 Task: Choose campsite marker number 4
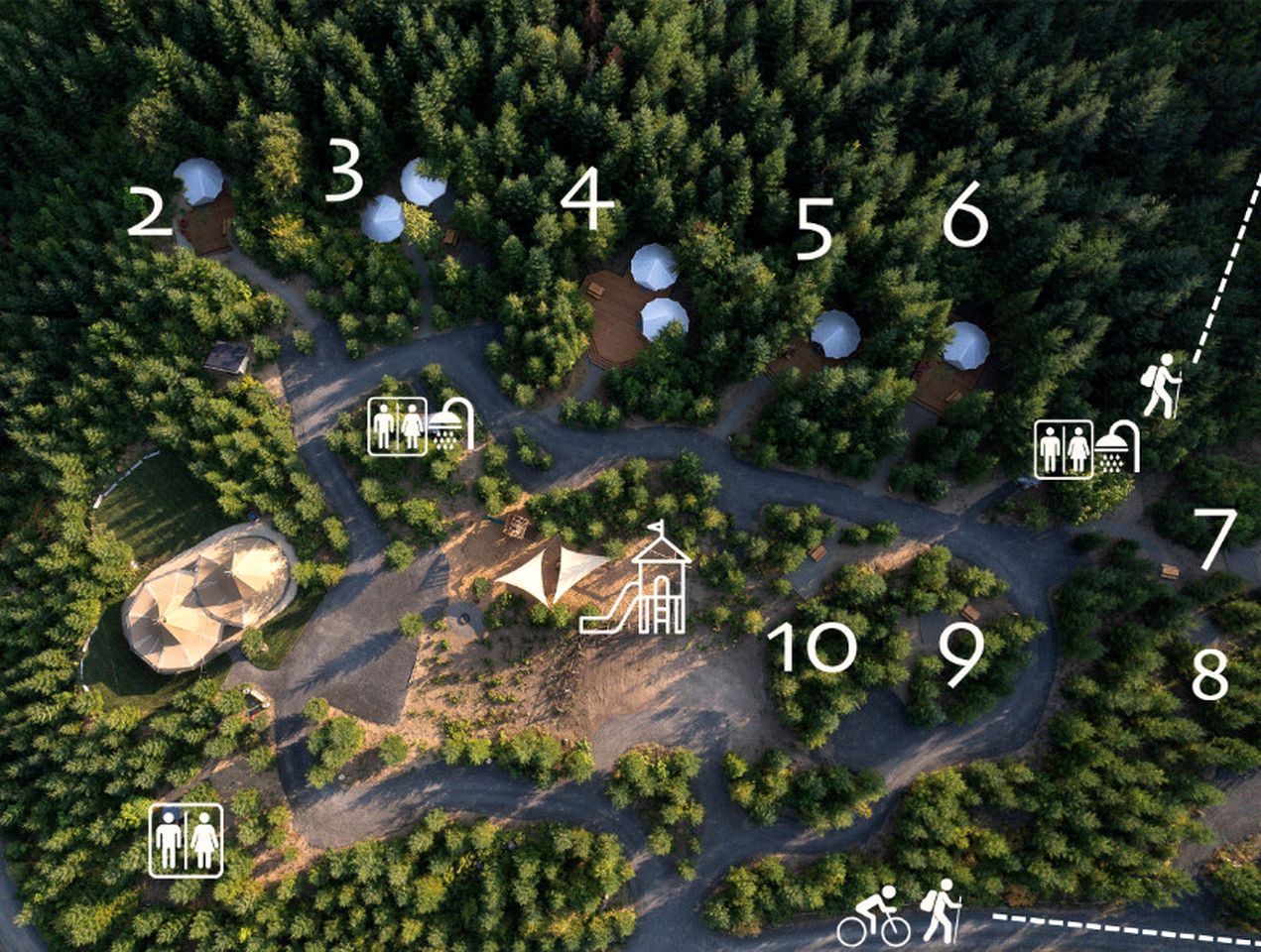pos(587,197)
